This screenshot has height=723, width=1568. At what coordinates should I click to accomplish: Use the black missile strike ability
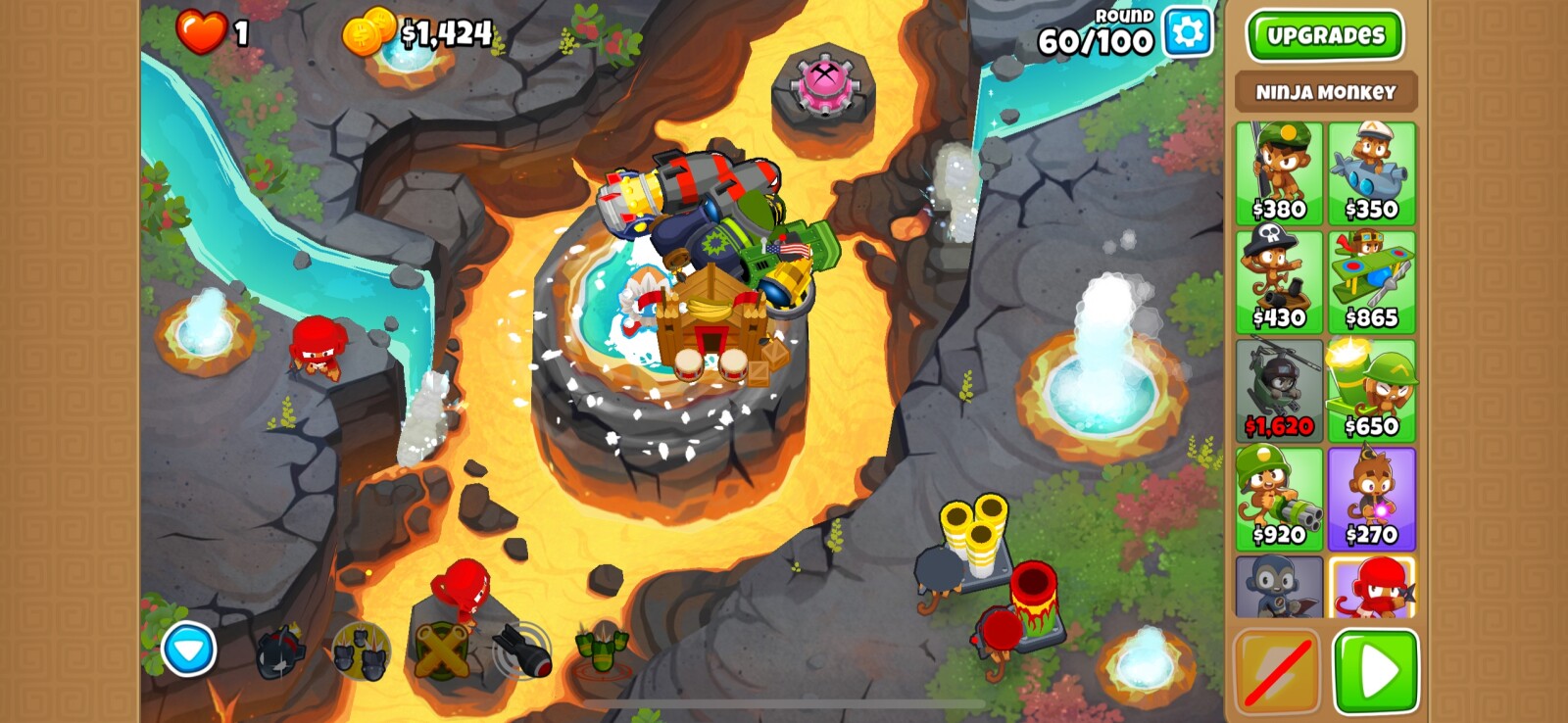click(x=521, y=651)
